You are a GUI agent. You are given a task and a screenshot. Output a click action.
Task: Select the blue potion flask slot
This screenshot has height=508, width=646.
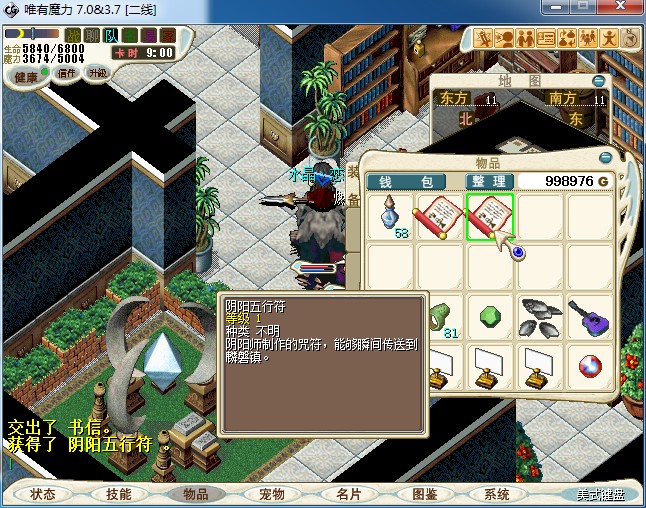click(x=390, y=216)
